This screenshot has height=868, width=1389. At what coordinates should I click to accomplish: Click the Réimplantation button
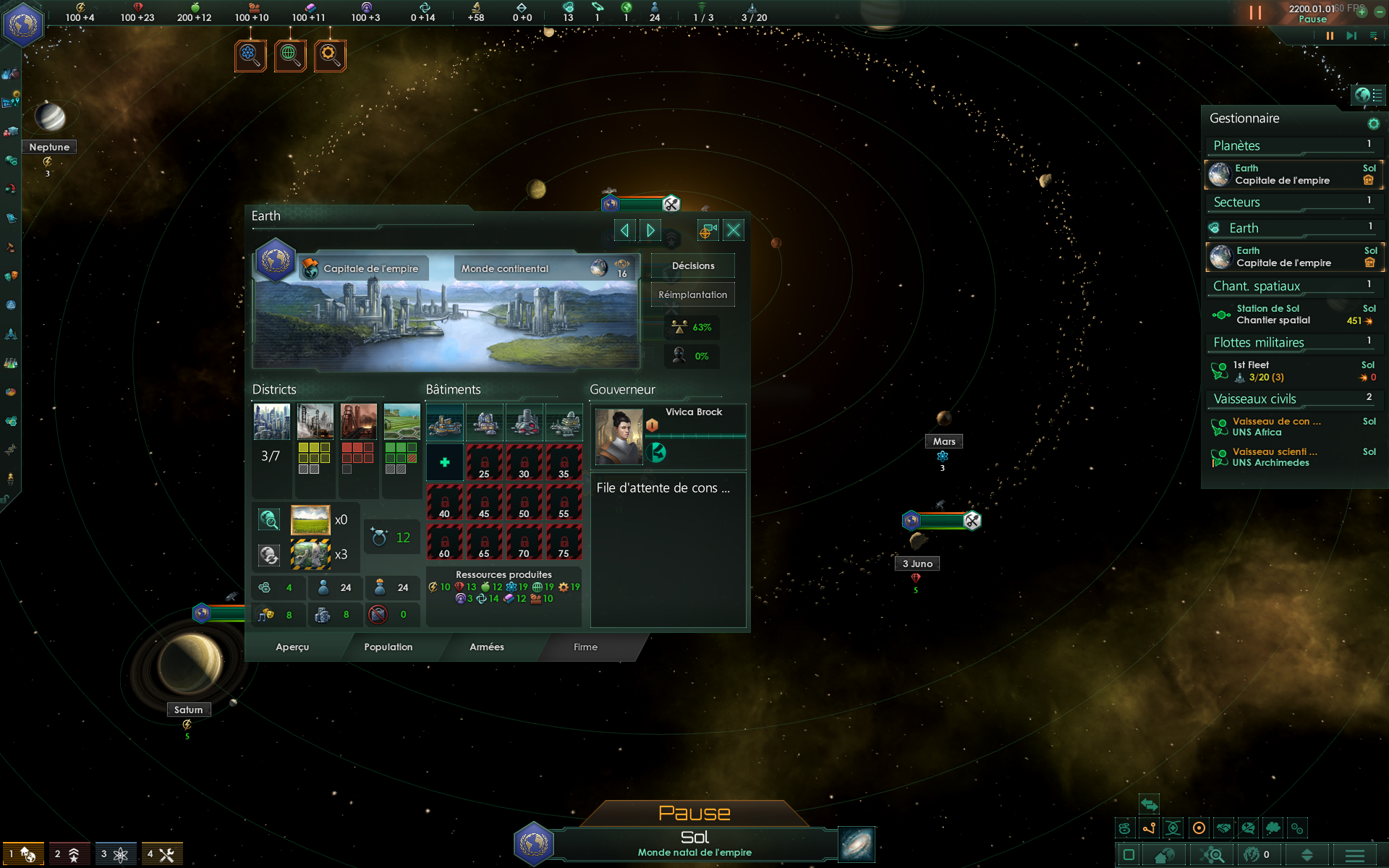[x=692, y=294]
